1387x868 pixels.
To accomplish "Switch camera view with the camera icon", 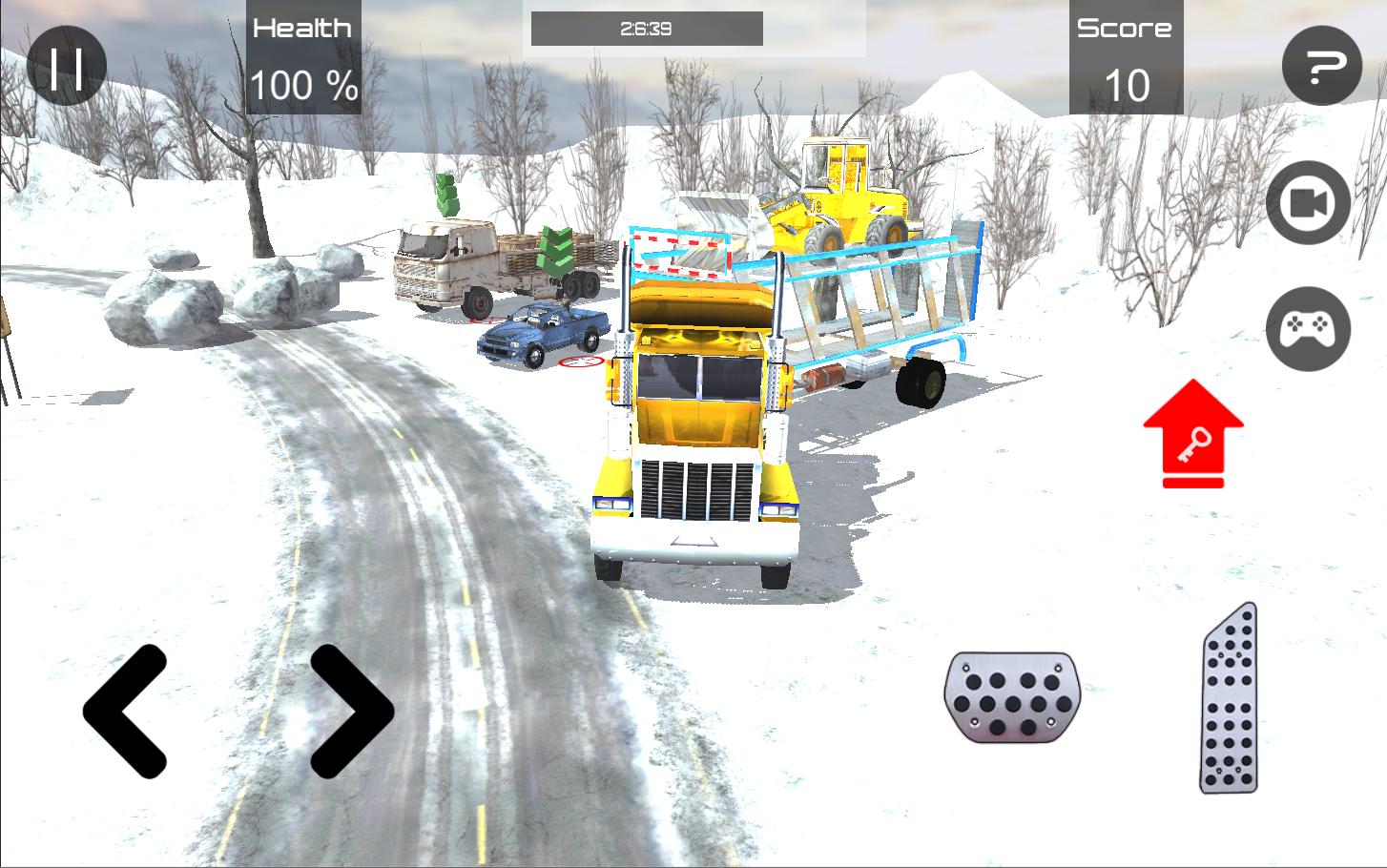I will [x=1307, y=203].
